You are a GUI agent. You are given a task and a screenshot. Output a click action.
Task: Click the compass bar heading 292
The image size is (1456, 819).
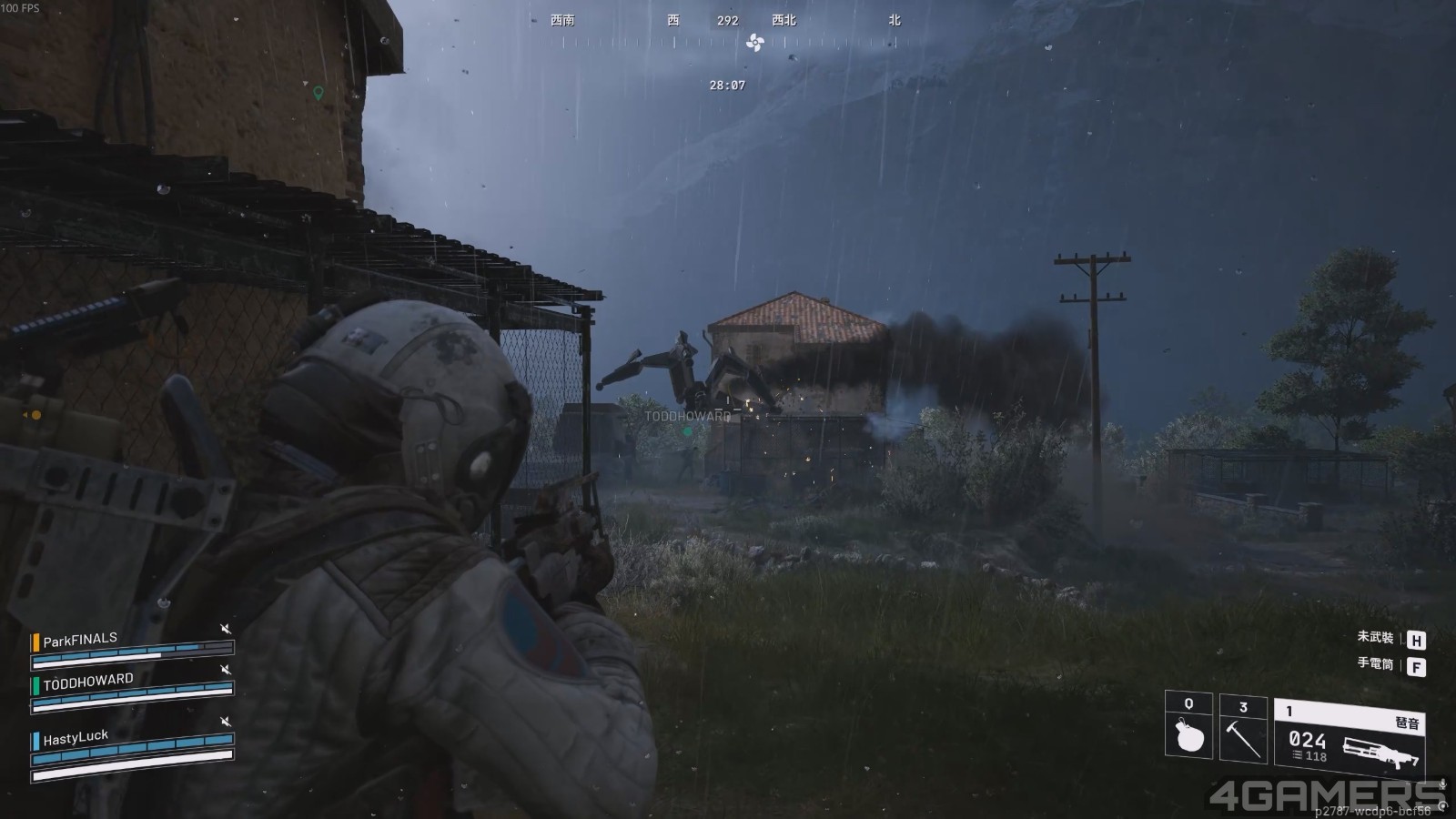[x=727, y=20]
